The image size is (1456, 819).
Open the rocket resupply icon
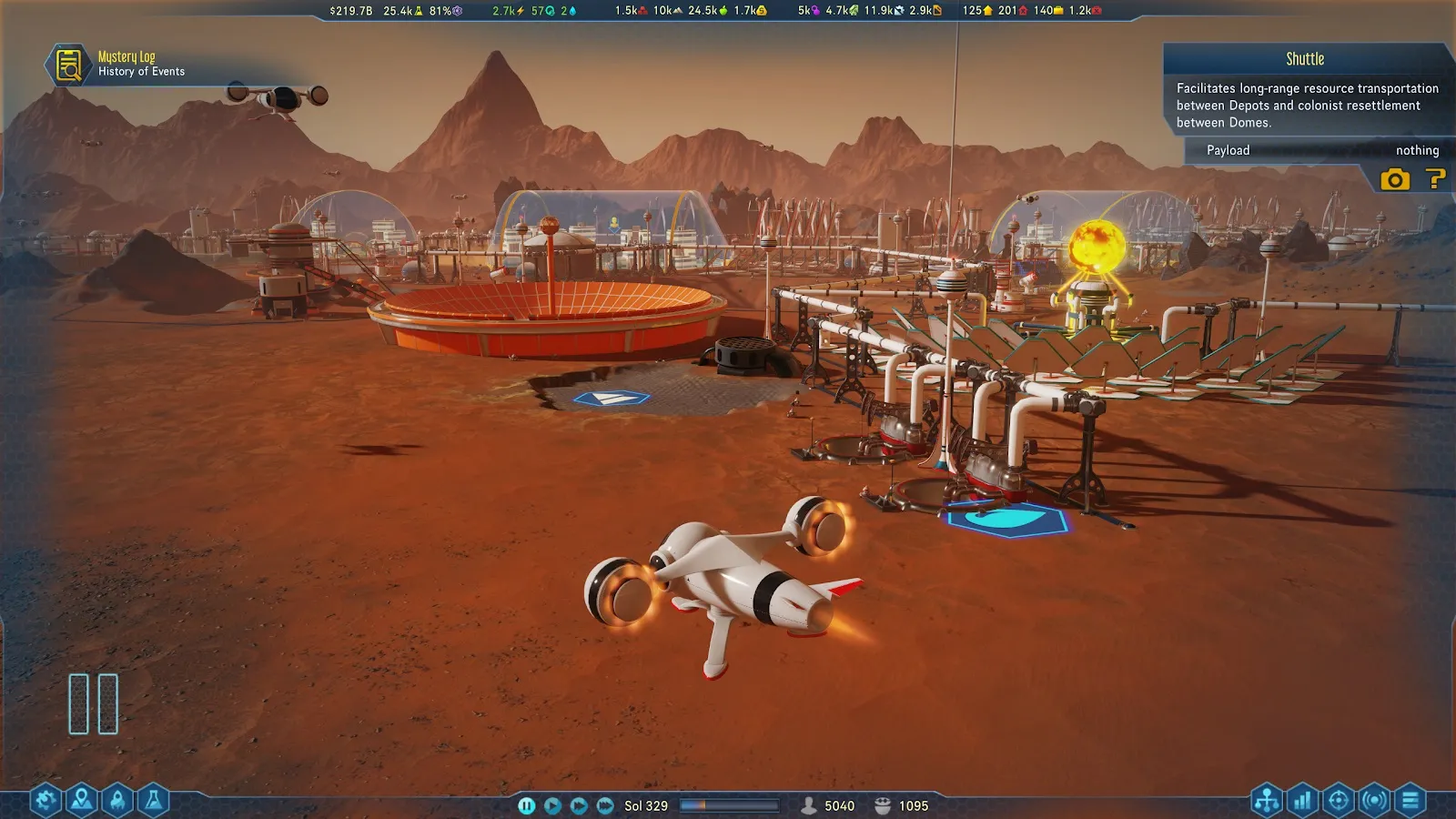[117, 801]
